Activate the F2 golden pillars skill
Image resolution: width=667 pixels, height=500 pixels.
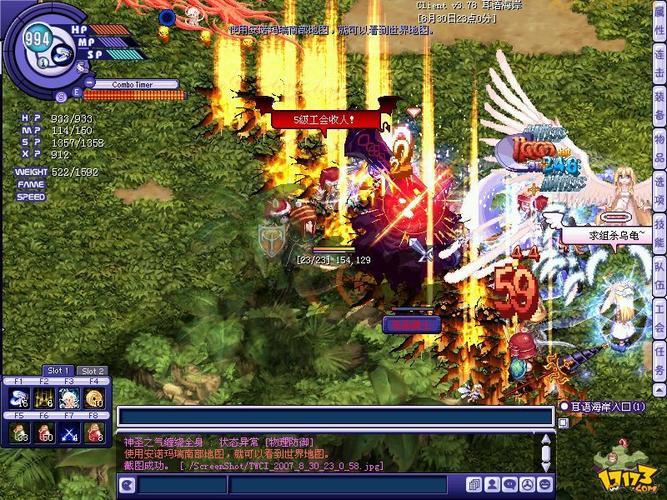tap(44, 398)
